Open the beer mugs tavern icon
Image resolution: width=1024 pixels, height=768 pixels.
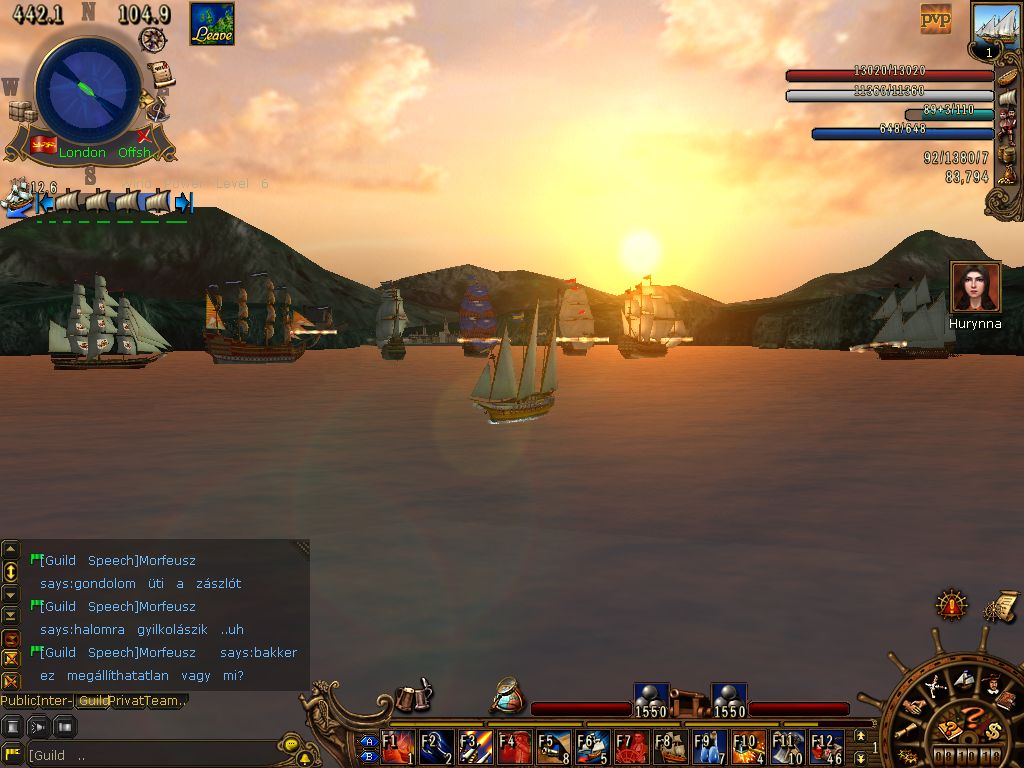pos(412,697)
